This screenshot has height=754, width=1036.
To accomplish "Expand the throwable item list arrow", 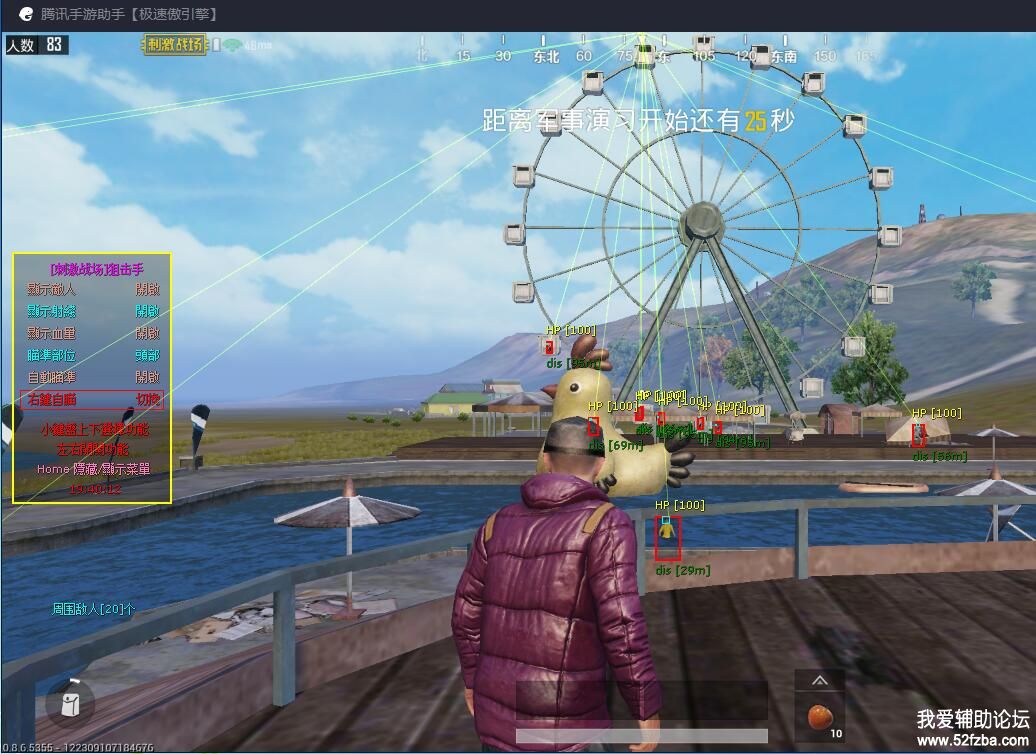I will [819, 681].
